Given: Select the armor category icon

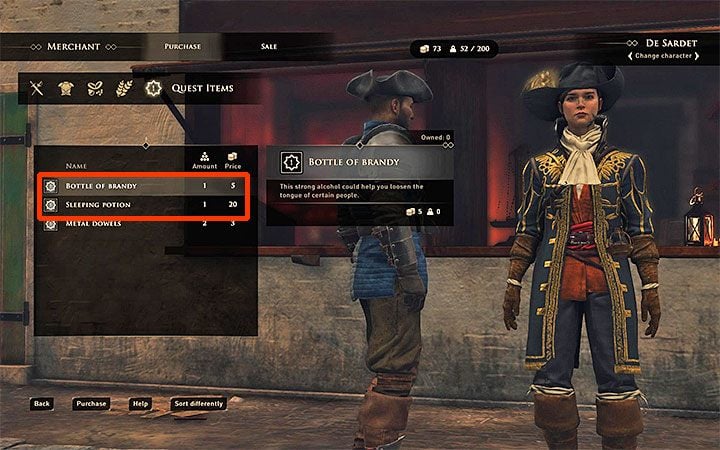Looking at the screenshot, I should tap(67, 89).
